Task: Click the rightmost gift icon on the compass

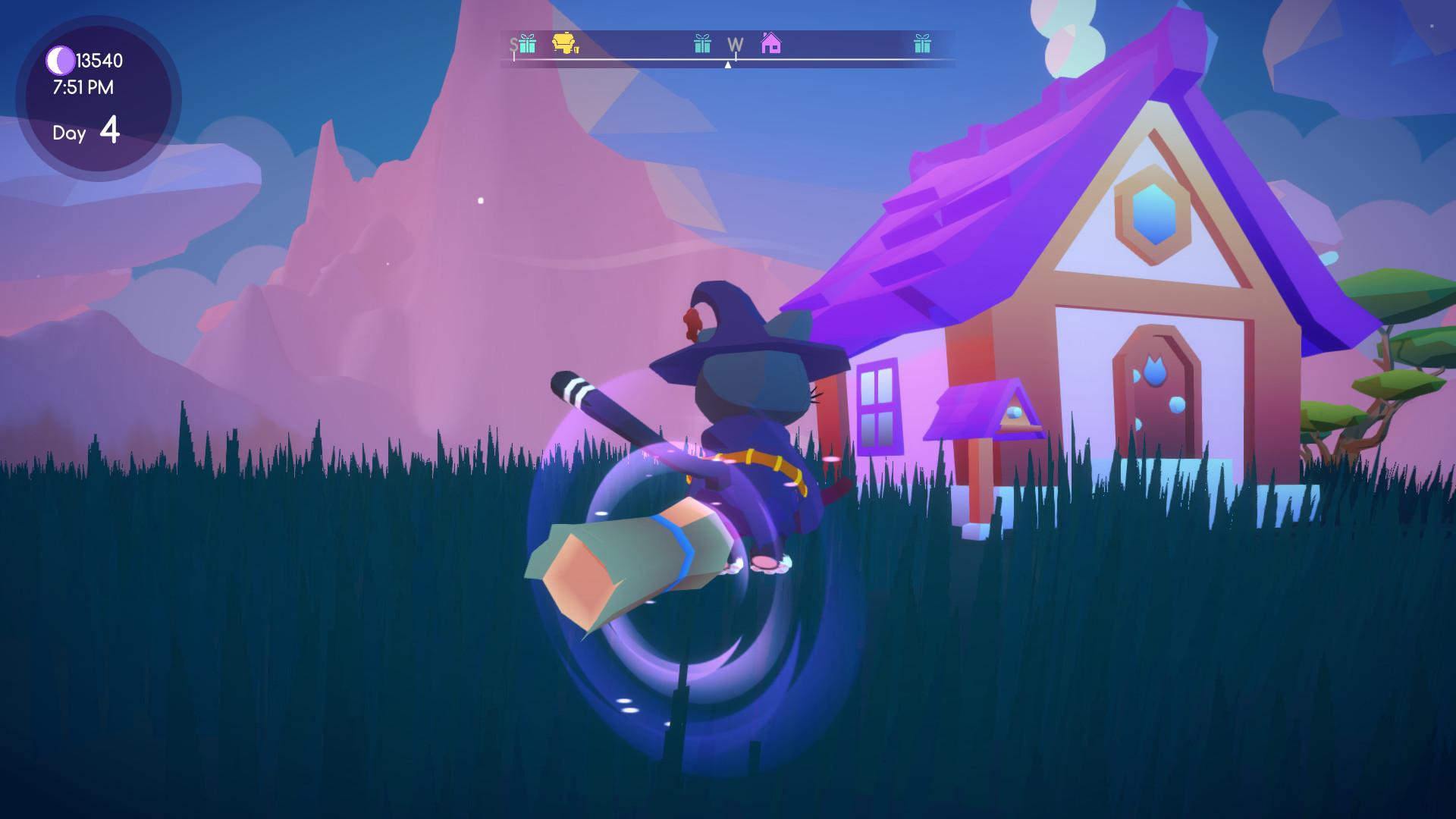Action: pos(922,45)
